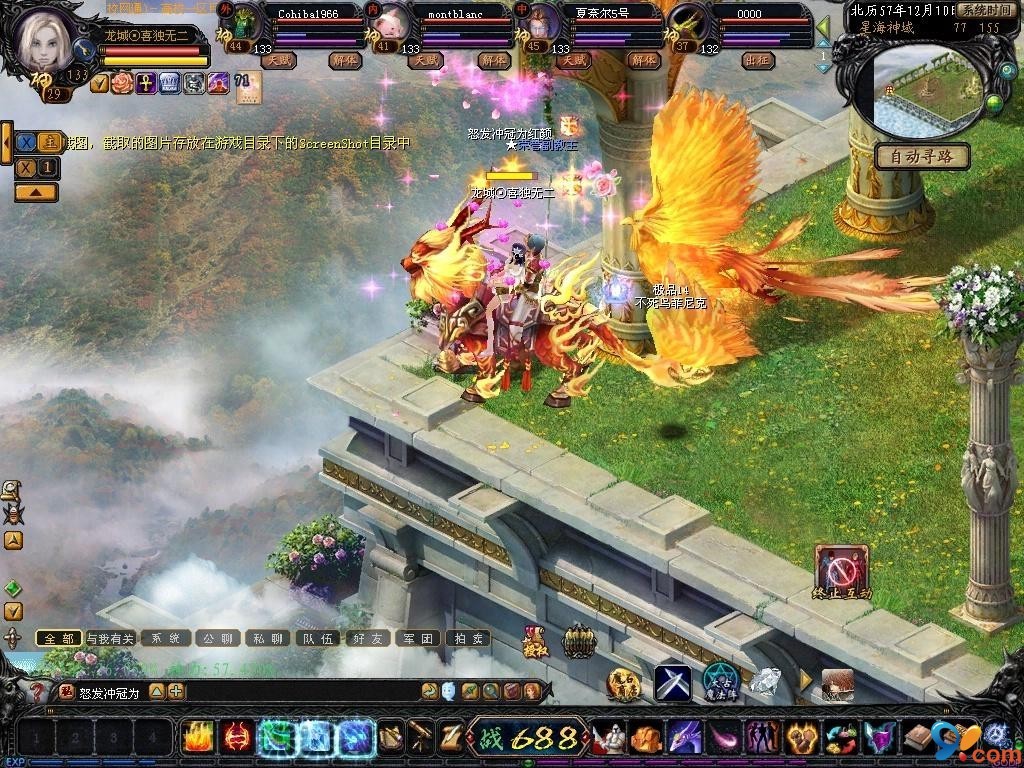The width and height of the screenshot is (1024, 768).
Task: Open the 系统 chat tab
Action: (x=166, y=638)
